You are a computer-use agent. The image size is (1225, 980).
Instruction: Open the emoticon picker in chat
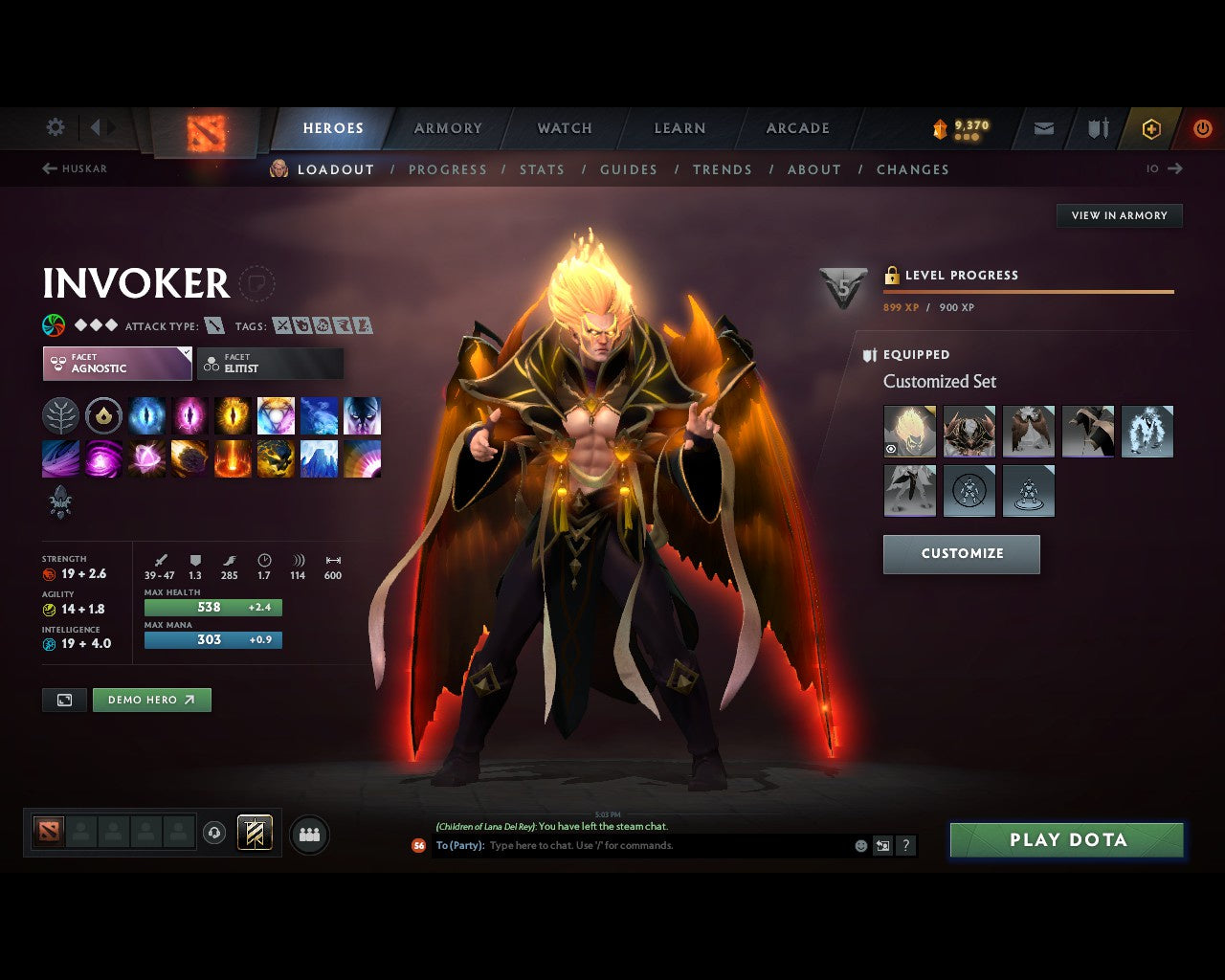pyautogui.click(x=858, y=845)
